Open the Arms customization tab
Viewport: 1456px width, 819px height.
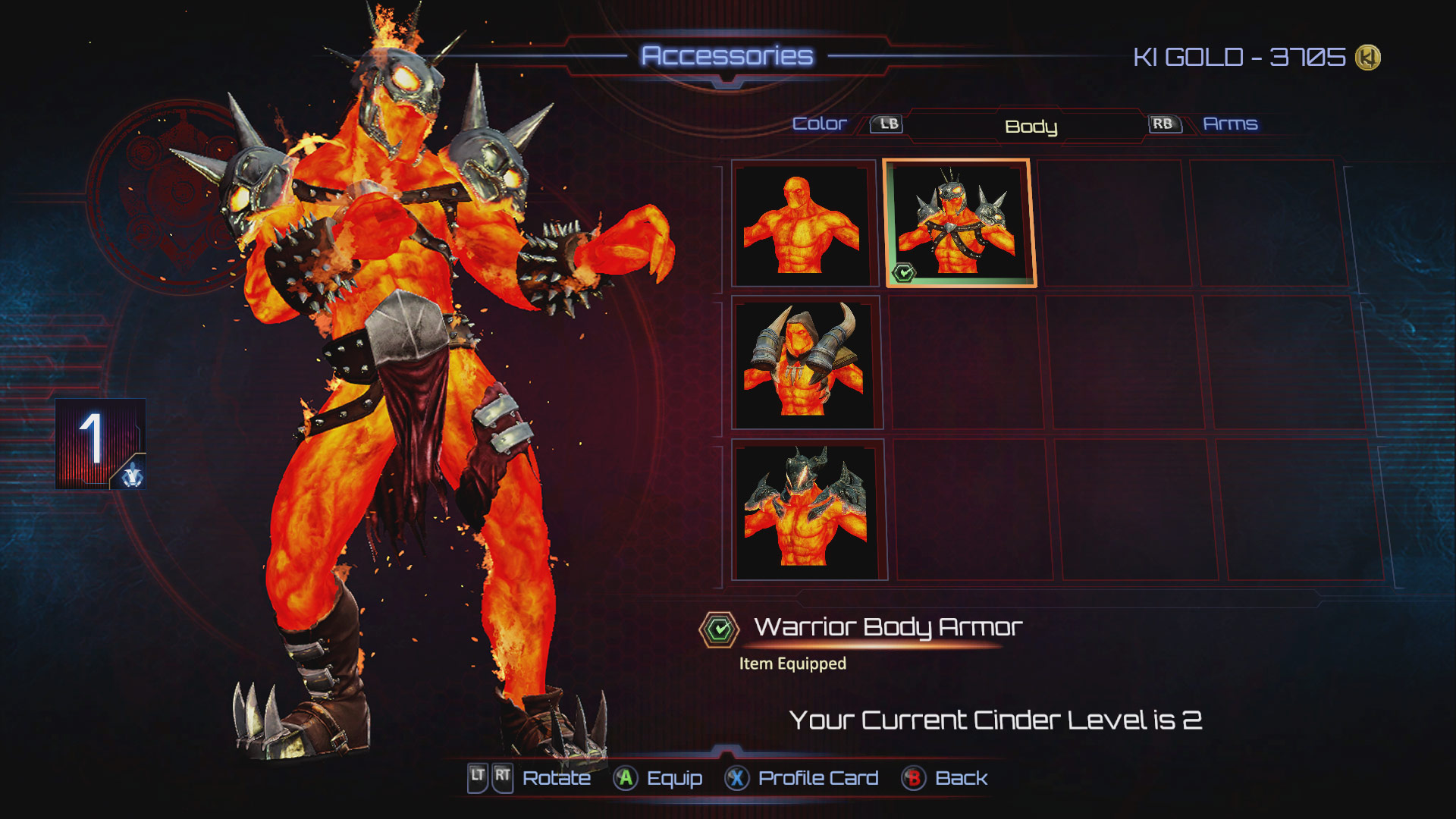tap(1231, 124)
